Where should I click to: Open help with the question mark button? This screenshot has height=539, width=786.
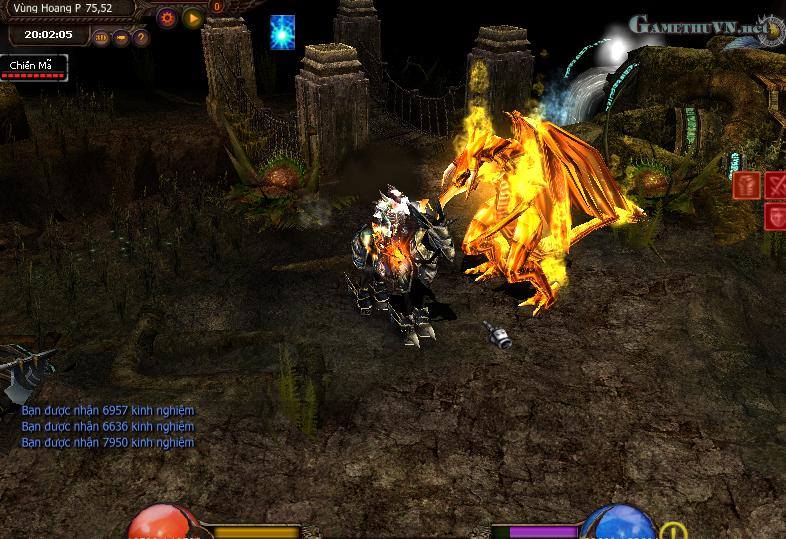(141, 38)
